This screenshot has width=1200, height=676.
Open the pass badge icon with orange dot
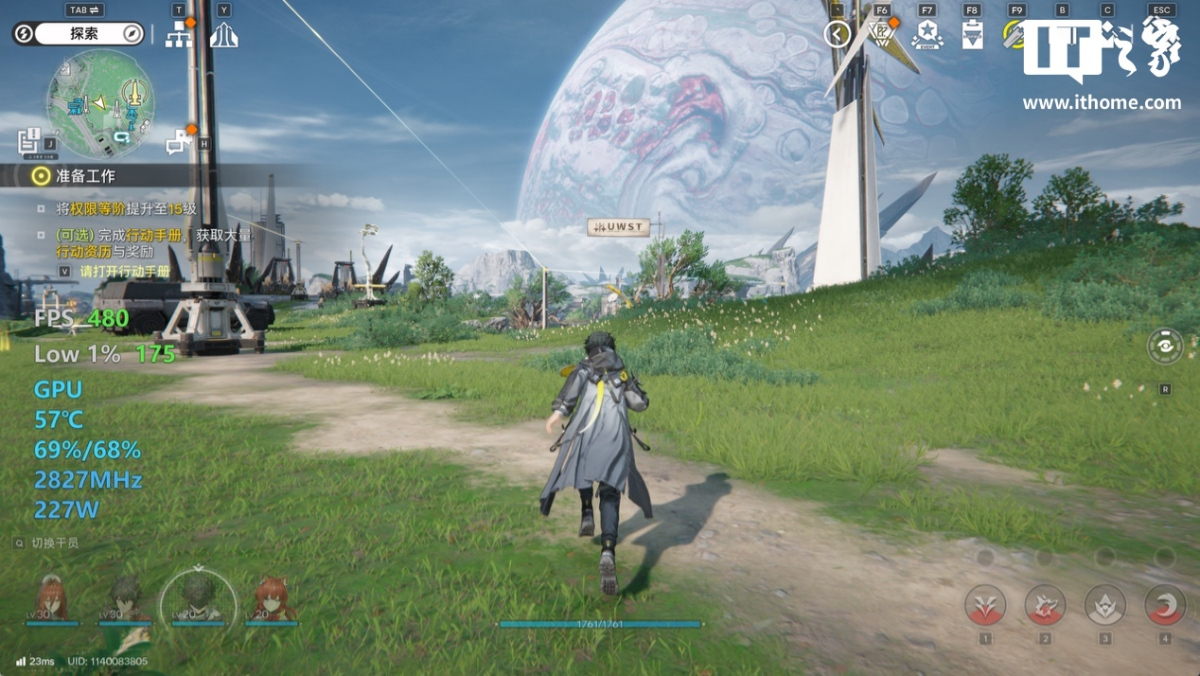881,34
